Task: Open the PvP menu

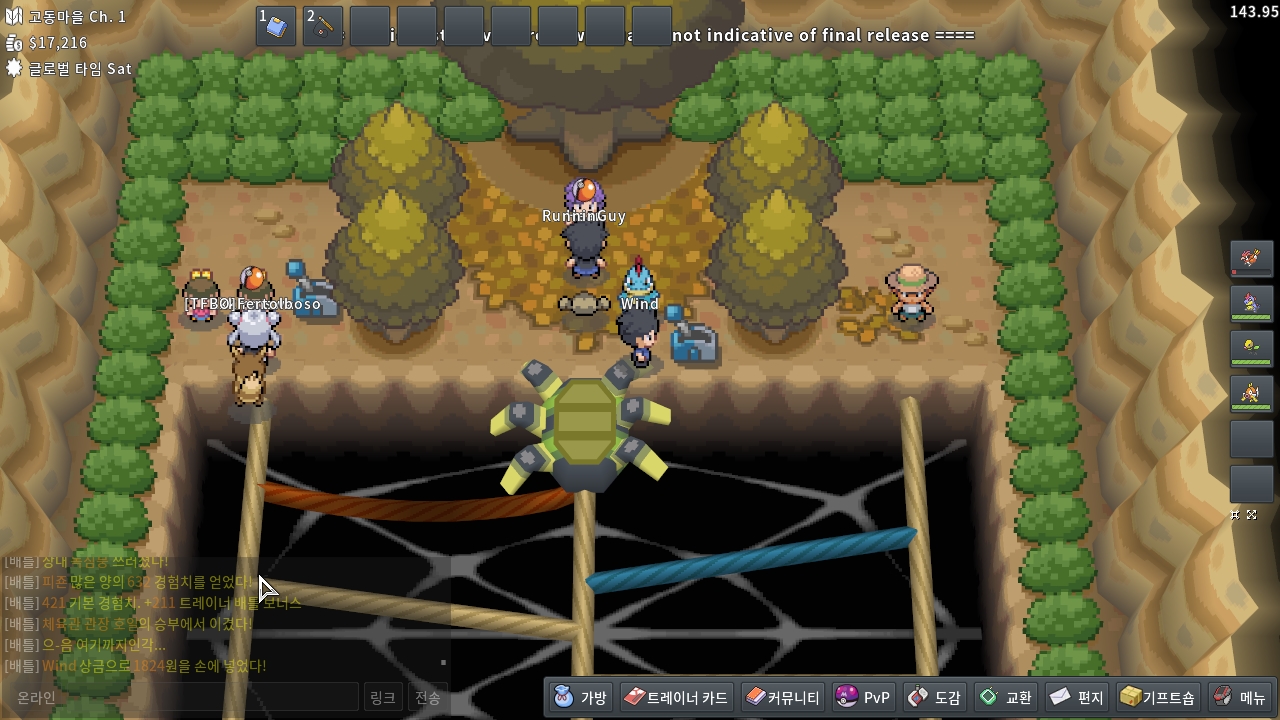Action: click(863, 697)
